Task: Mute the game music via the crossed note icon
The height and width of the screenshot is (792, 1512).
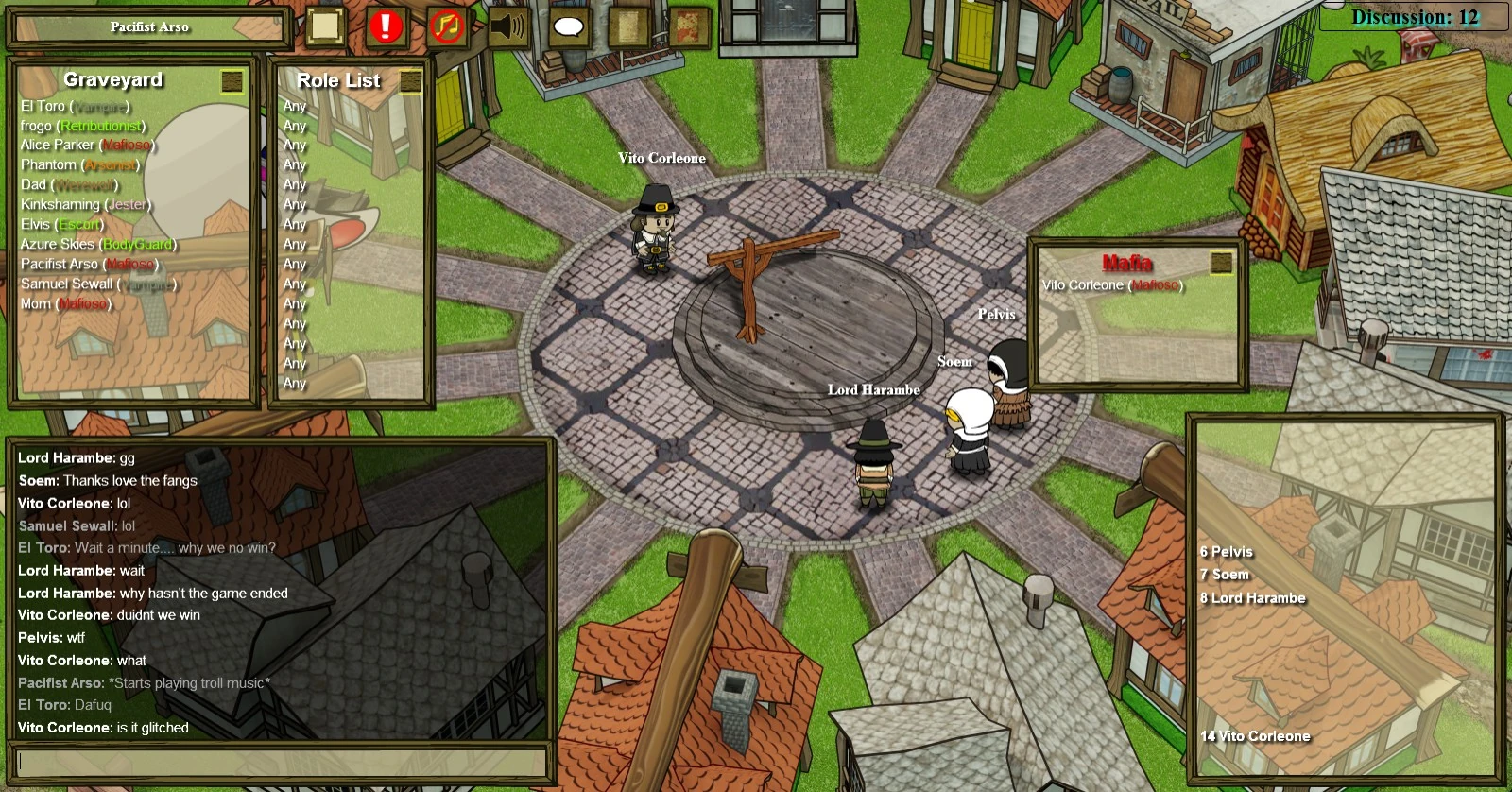Action: coord(447,26)
